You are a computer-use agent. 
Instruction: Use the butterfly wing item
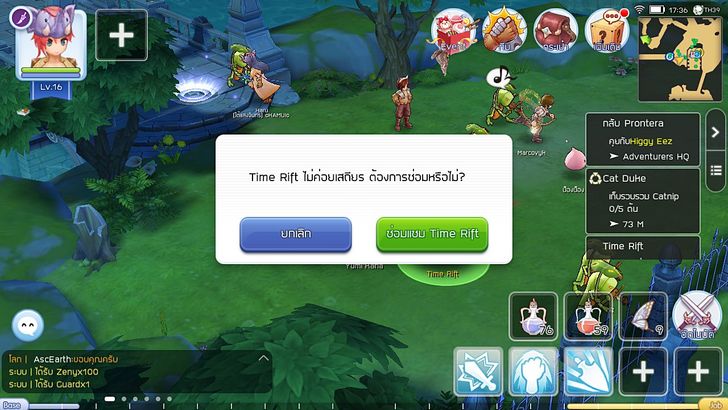[642, 315]
